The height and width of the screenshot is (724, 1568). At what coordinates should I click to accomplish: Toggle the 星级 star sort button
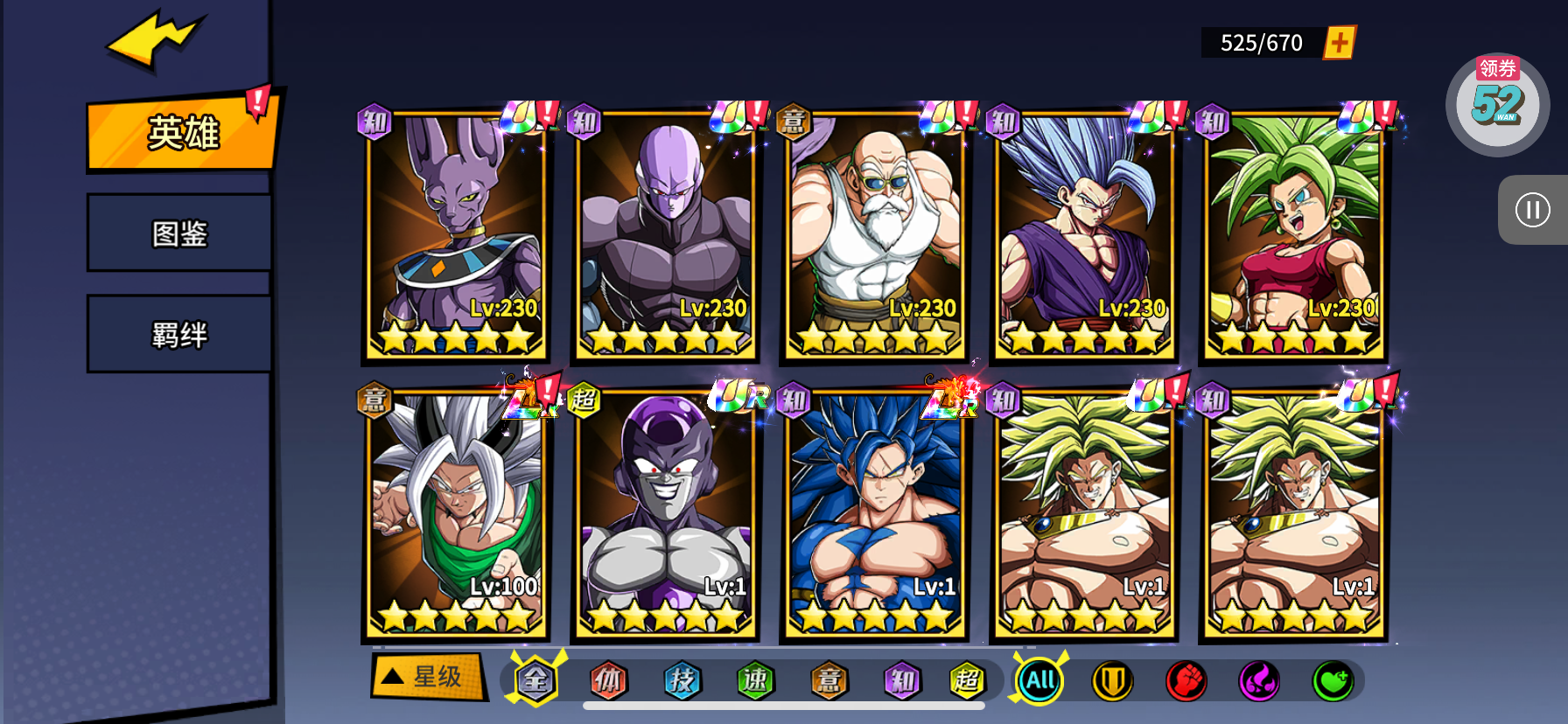[428, 676]
